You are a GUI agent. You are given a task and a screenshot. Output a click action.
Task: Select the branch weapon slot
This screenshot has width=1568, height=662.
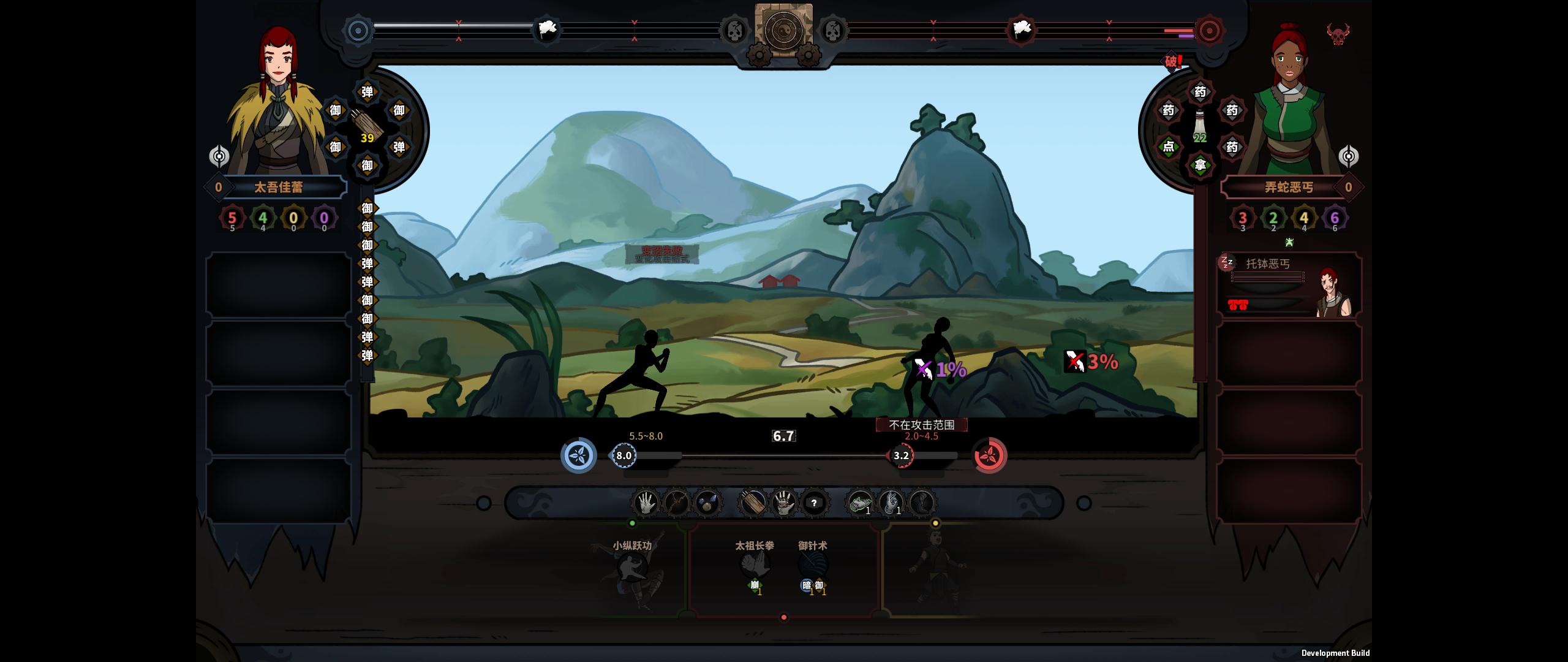676,503
